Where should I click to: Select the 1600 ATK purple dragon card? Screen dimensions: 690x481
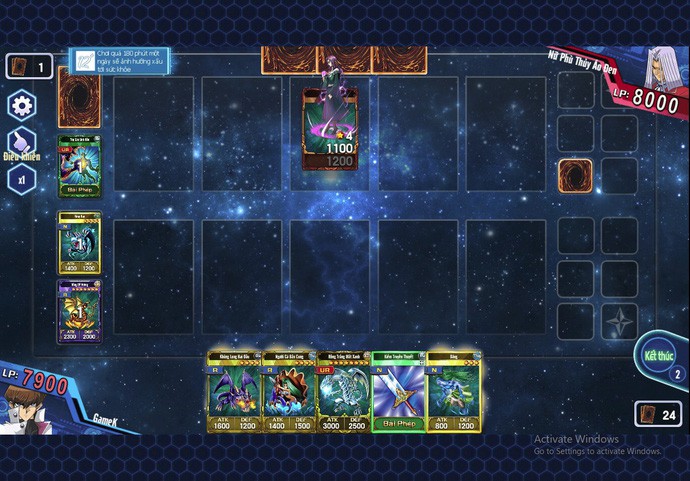(x=234, y=392)
